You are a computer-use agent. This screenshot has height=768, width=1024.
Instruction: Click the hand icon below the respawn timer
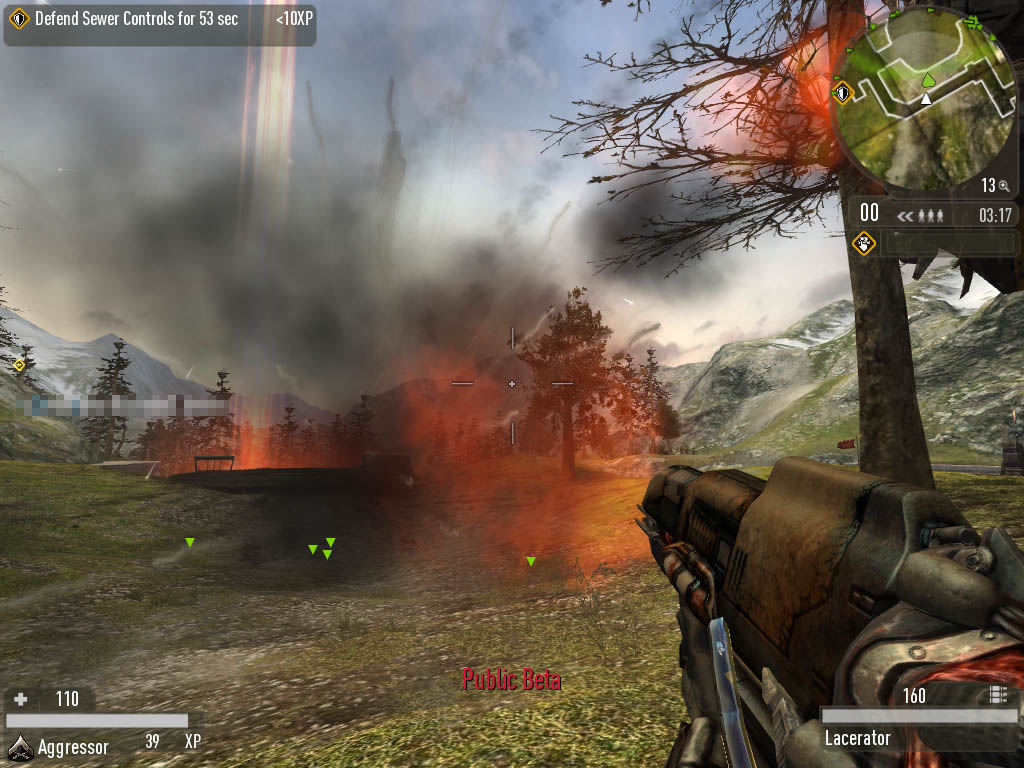point(864,243)
